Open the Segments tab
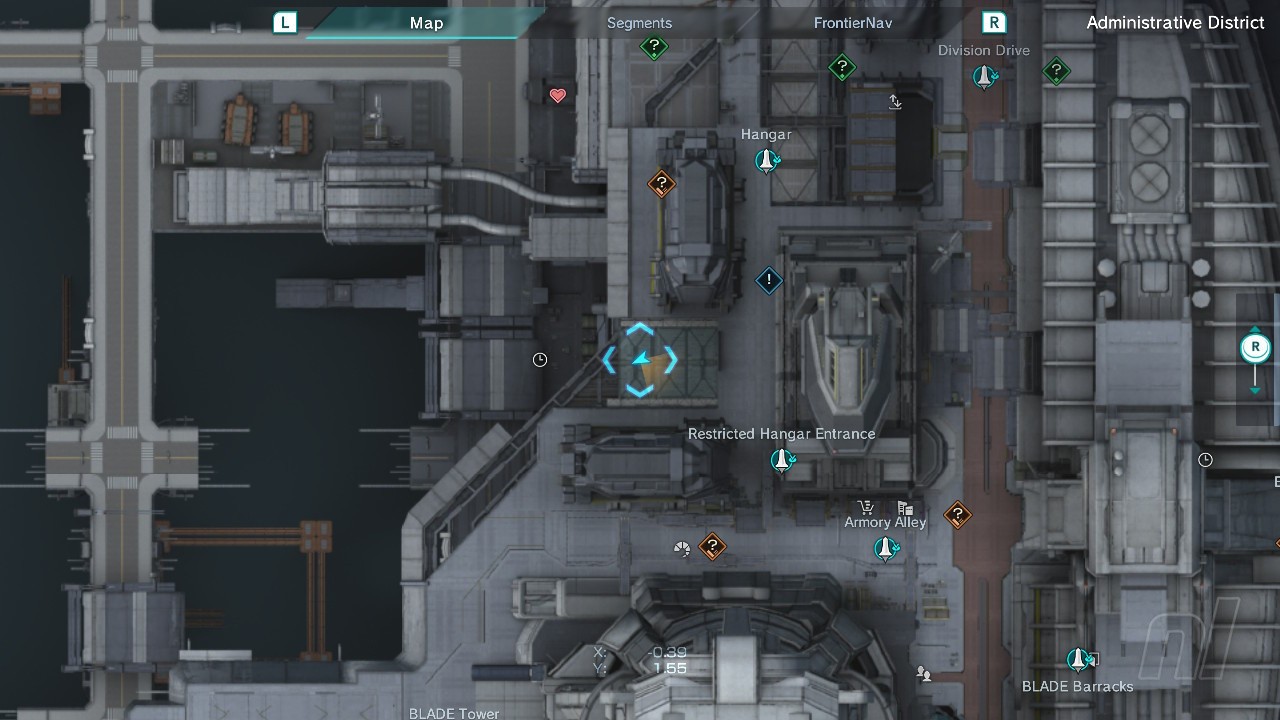 639,23
